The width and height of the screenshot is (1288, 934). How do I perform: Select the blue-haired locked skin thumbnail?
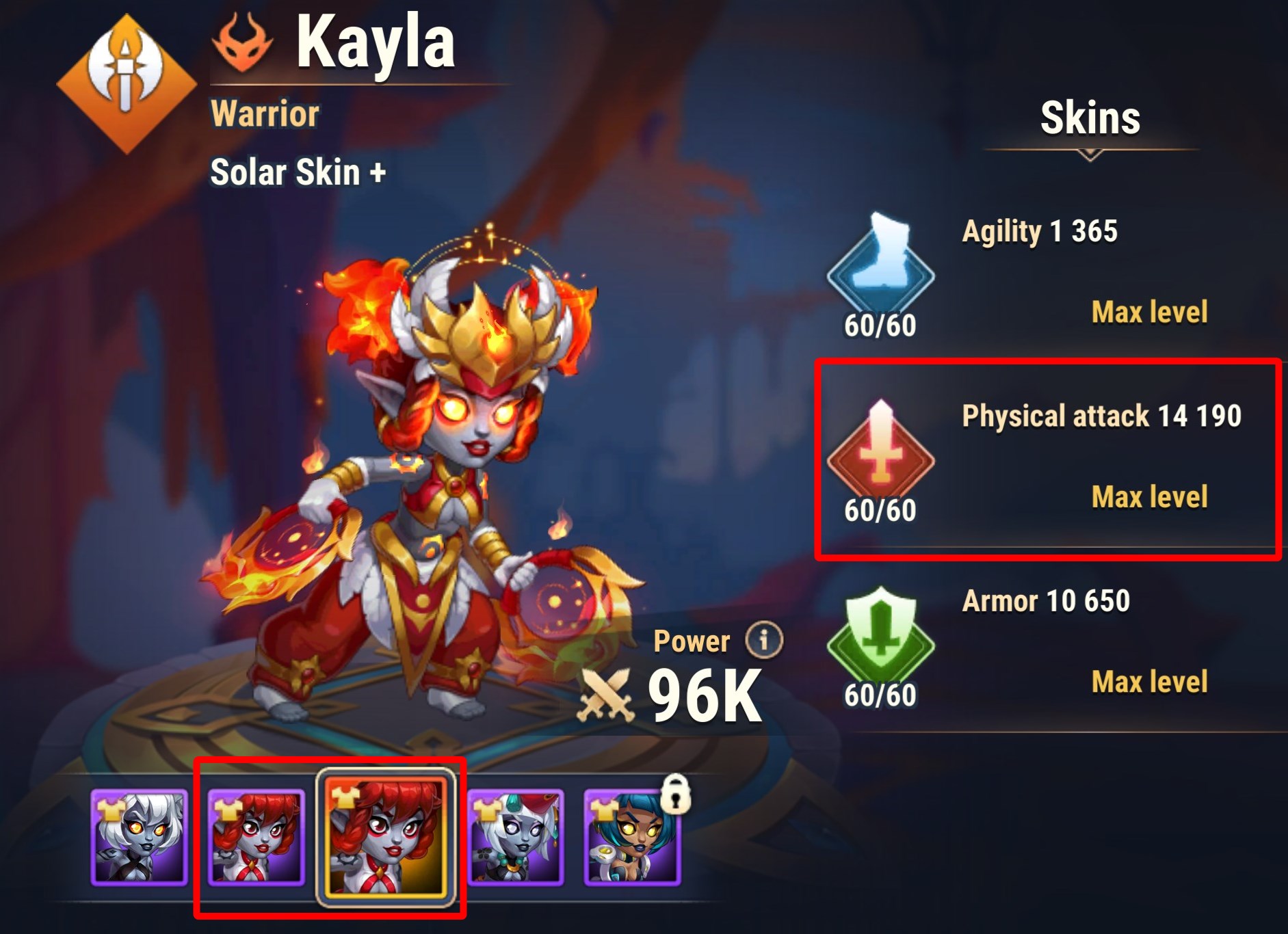632,838
